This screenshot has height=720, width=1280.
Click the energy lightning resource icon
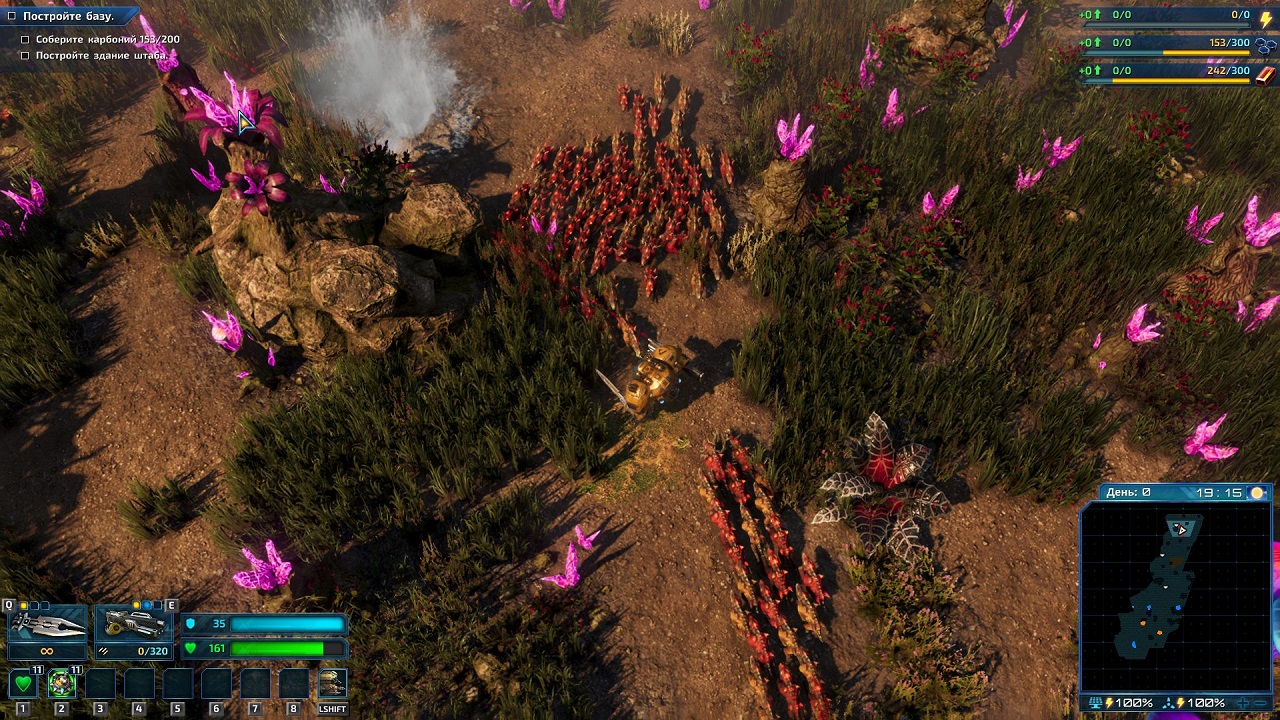[x=1266, y=19]
